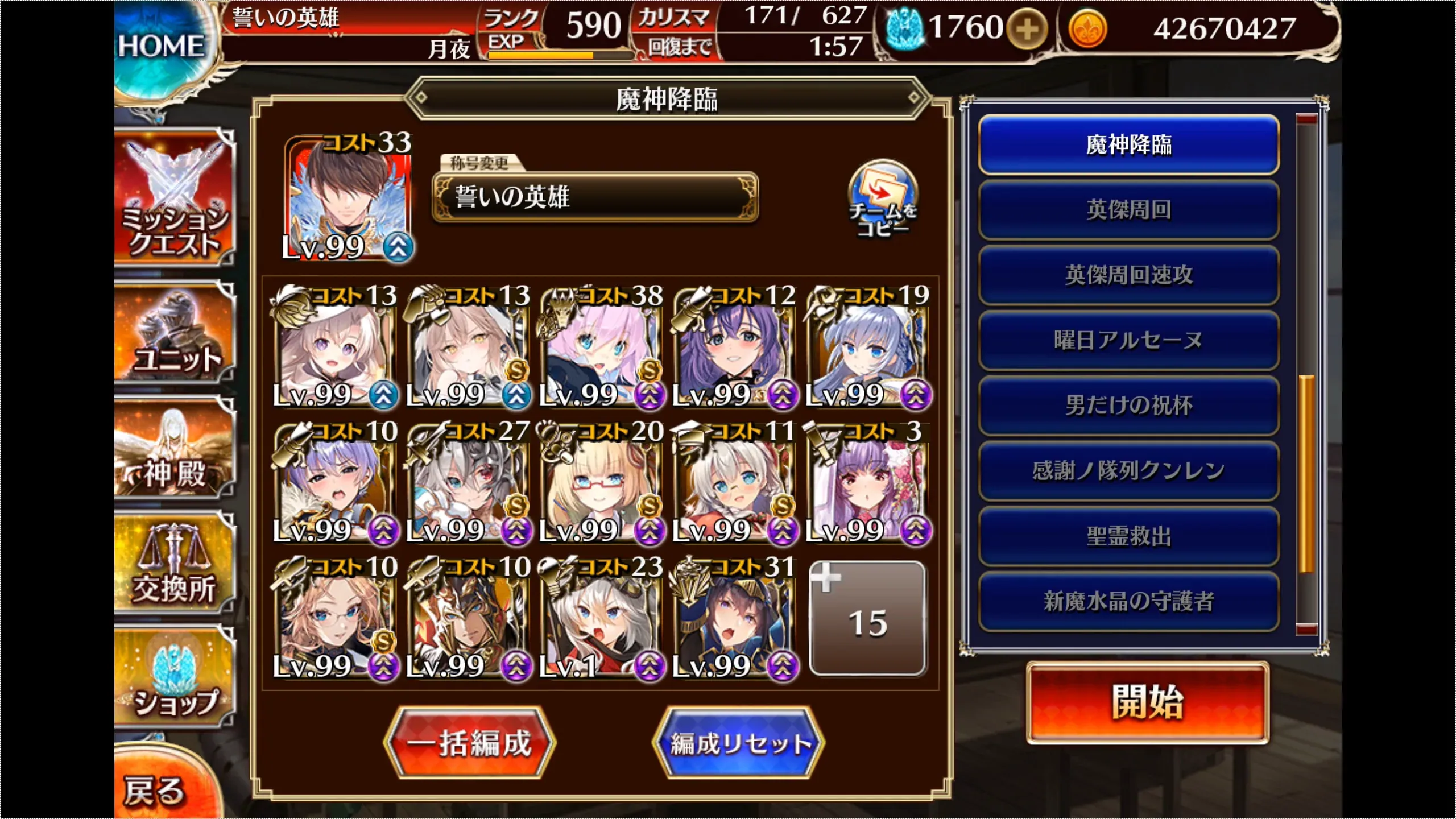1456x819 pixels.
Task: Open the 称号変更 title selector showing 誓いの英雄
Action: [x=595, y=199]
